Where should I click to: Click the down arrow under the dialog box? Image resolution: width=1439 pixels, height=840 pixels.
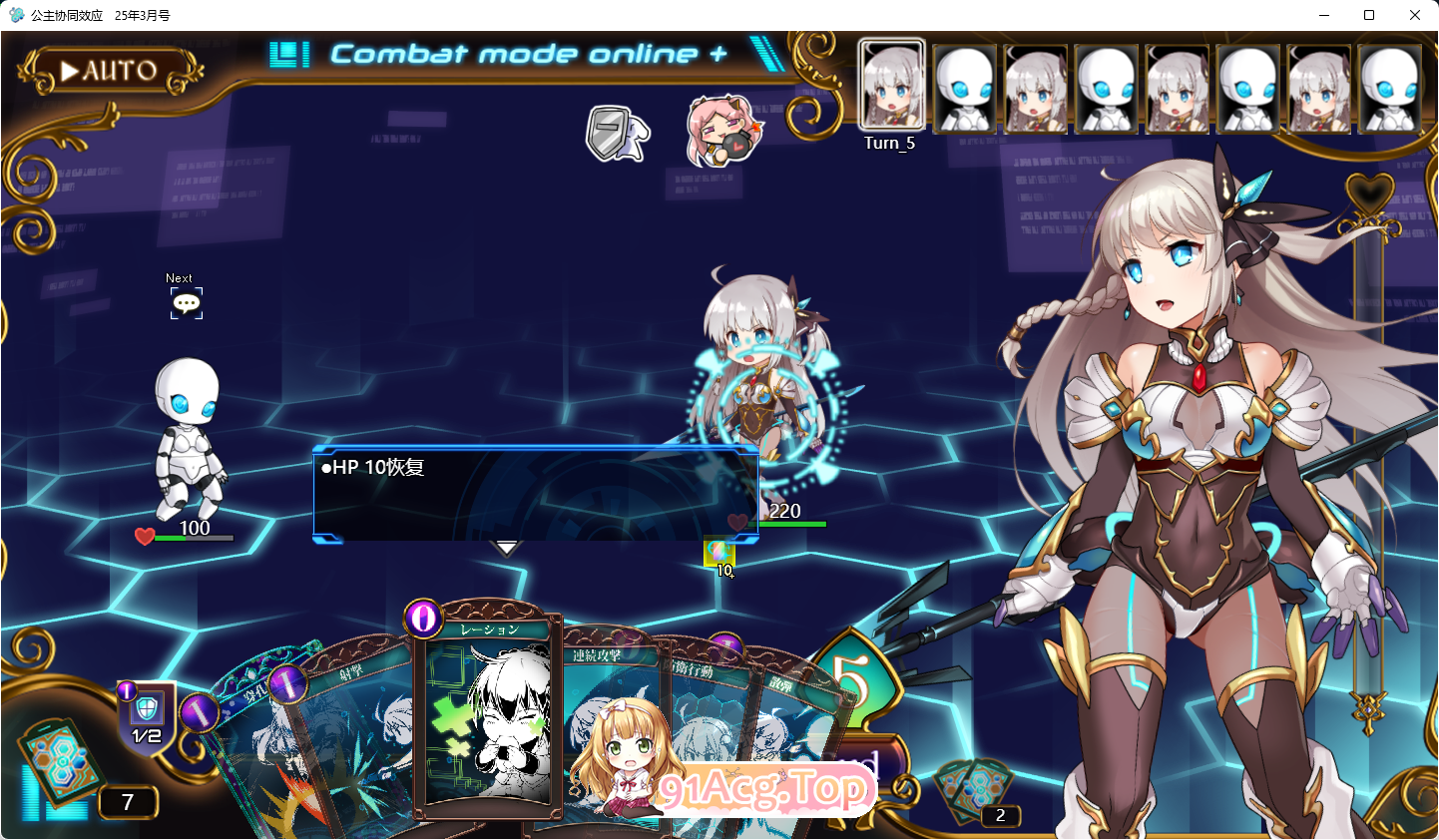[507, 547]
